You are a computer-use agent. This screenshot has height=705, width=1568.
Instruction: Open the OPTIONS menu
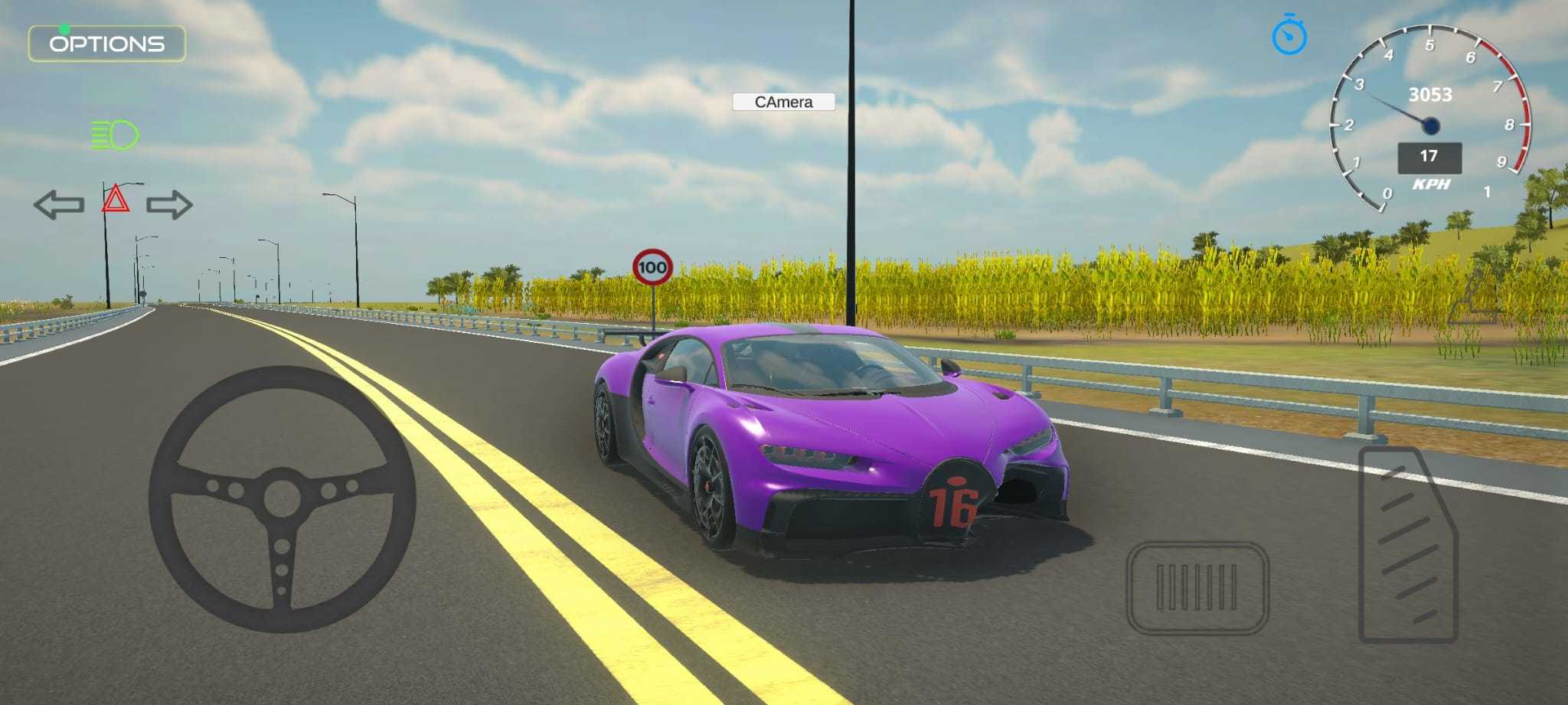tap(107, 44)
